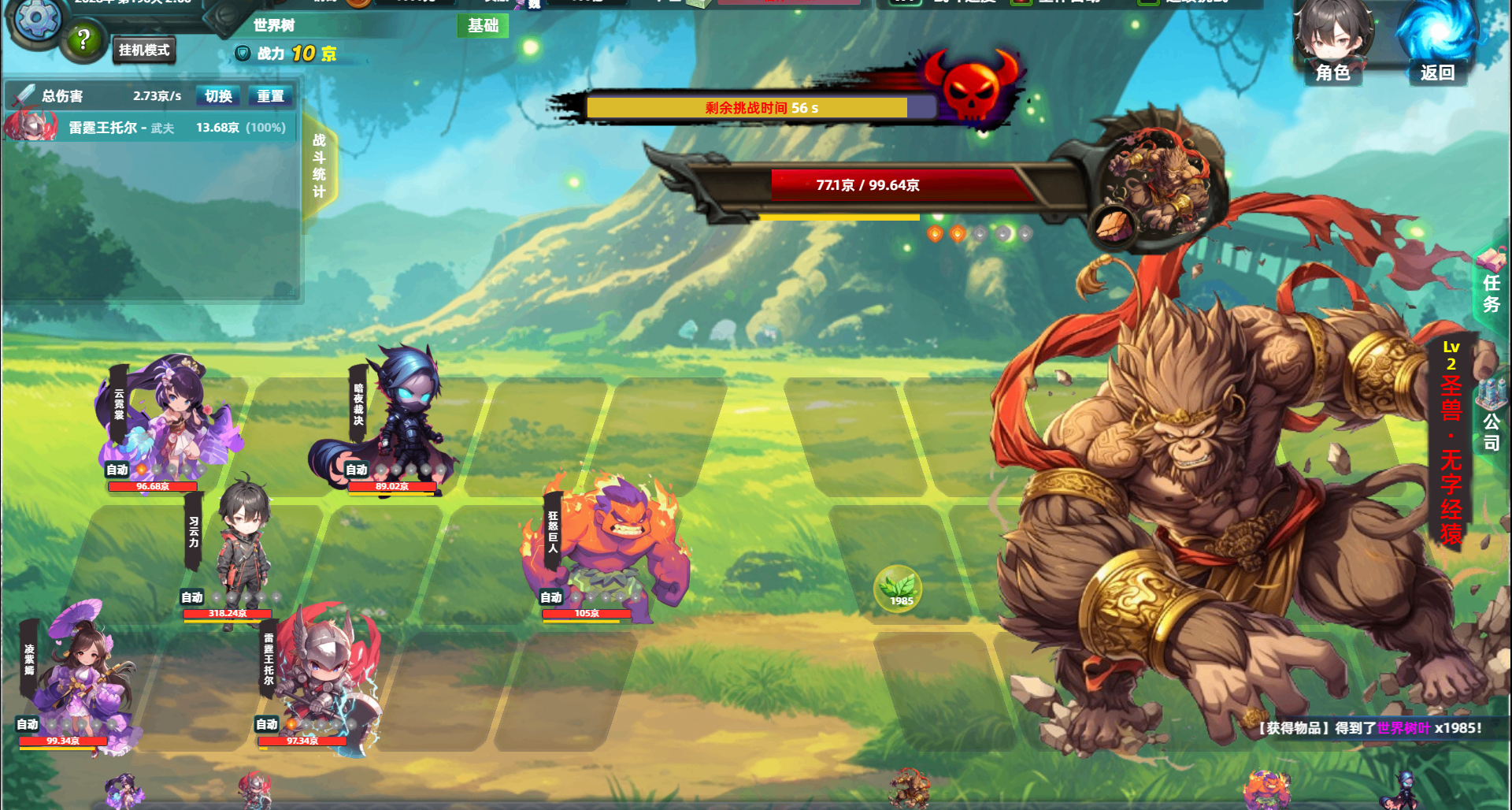Click the green question mark help button
Image resolution: width=1512 pixels, height=810 pixels.
tap(84, 39)
